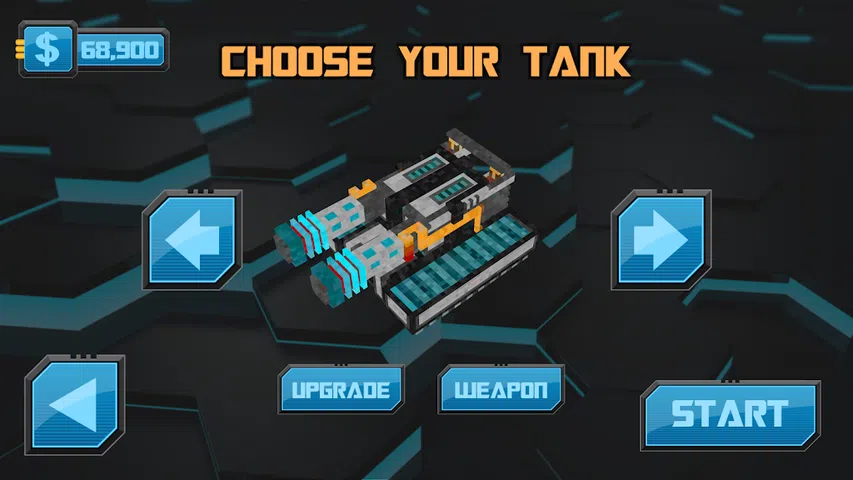
Task: Open the WEAPON selection
Action: 500,389
